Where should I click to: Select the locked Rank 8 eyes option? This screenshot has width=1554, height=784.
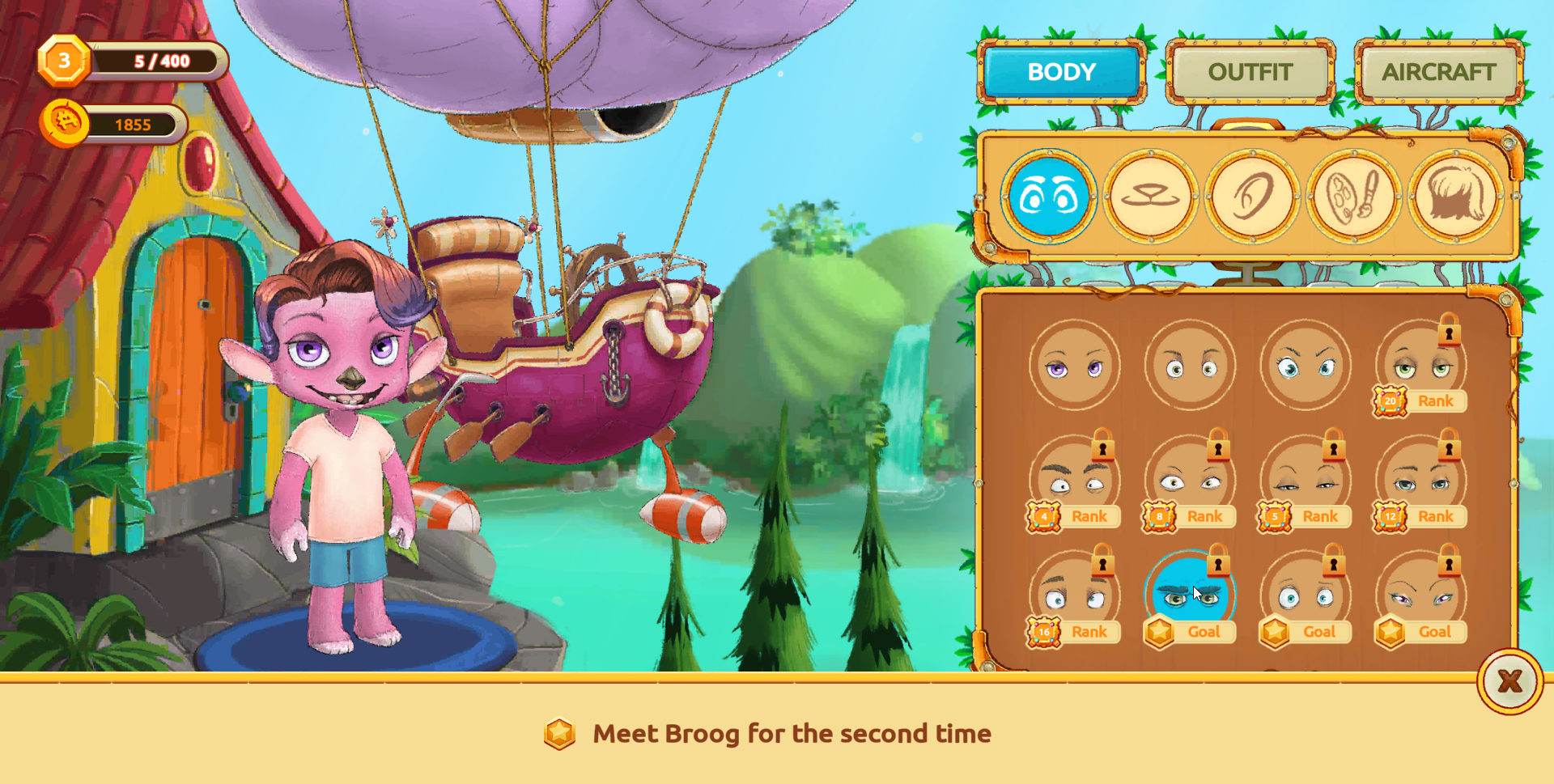[x=1190, y=481]
